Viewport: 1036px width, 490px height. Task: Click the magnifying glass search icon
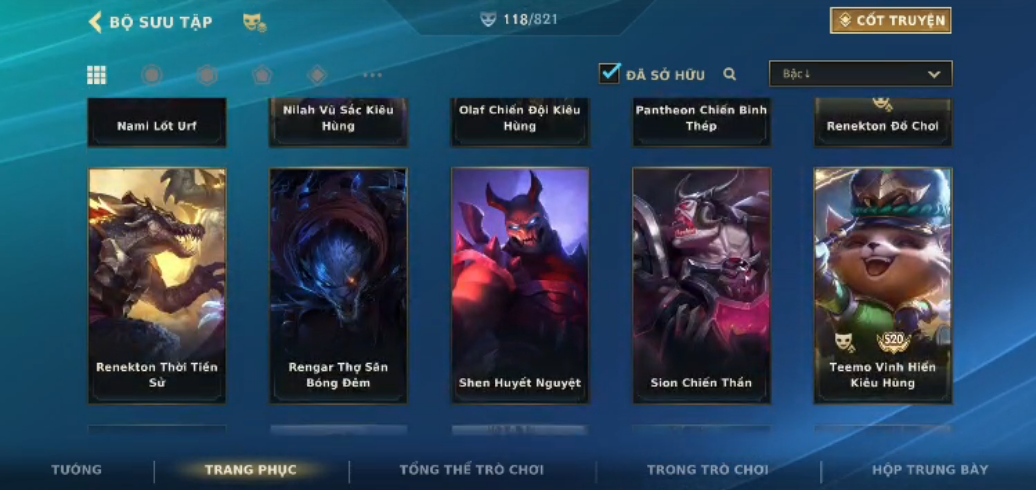click(x=730, y=74)
